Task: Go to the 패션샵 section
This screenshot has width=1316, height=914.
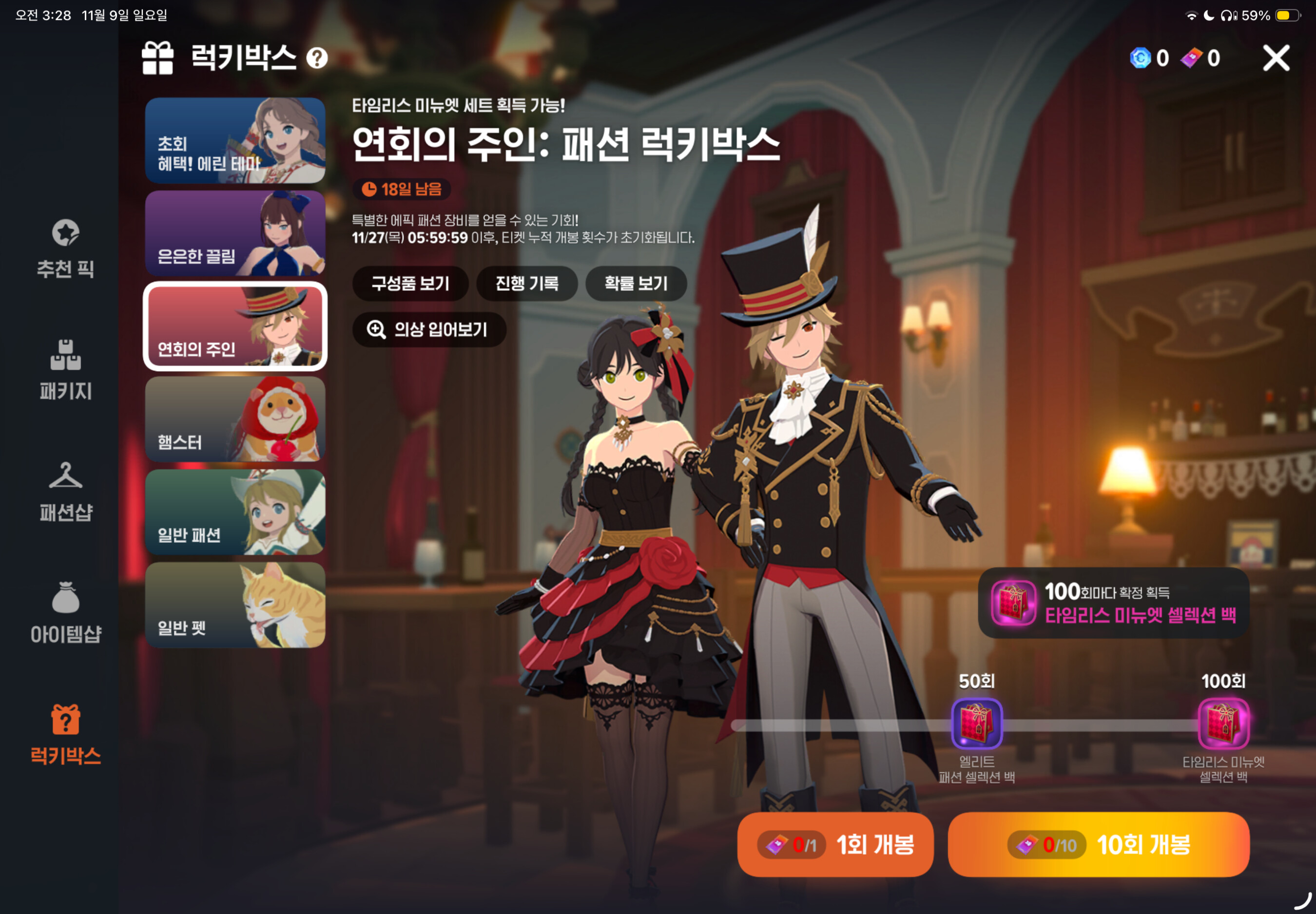Action: [65, 492]
